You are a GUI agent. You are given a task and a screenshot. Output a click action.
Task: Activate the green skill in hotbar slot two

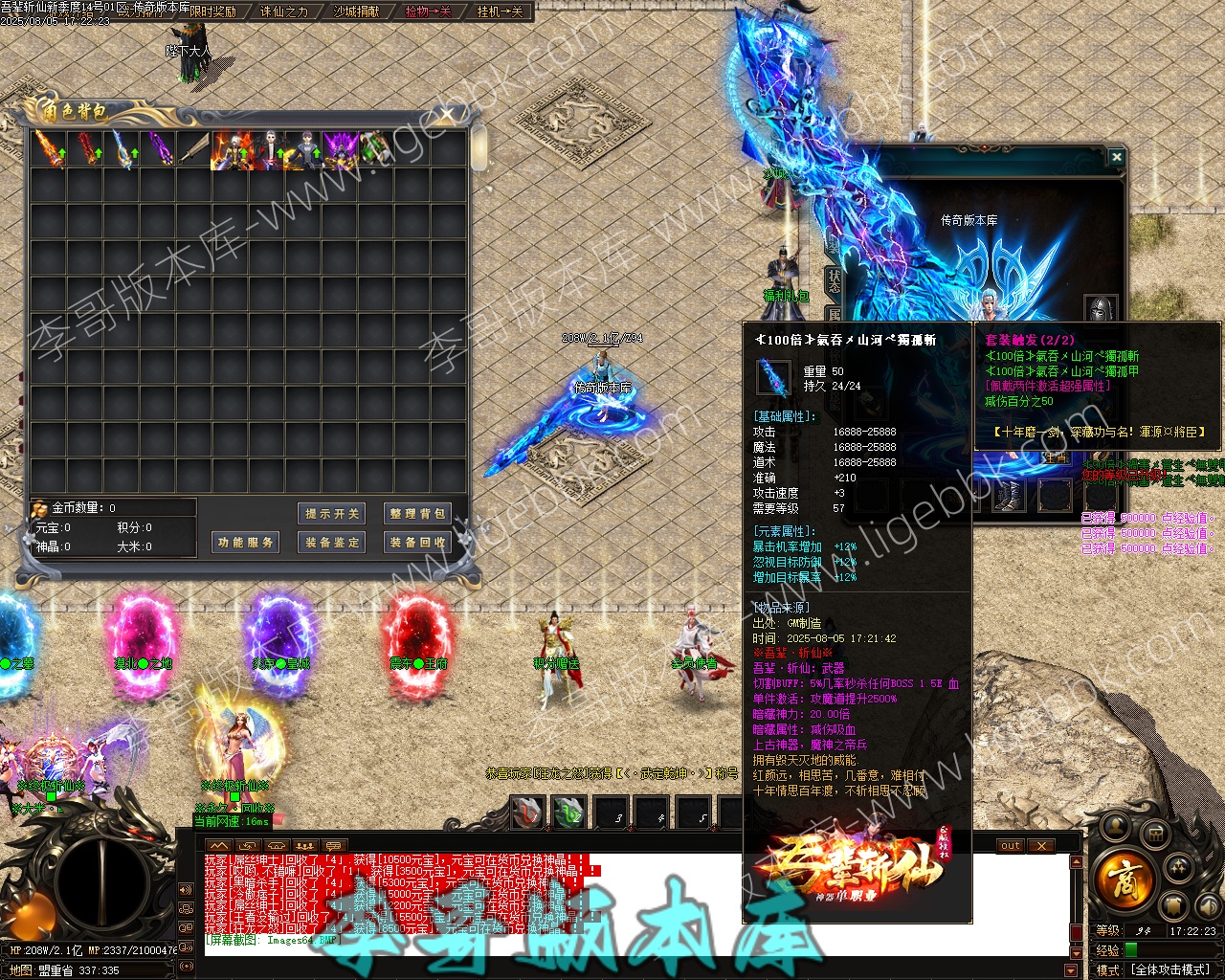(x=568, y=813)
